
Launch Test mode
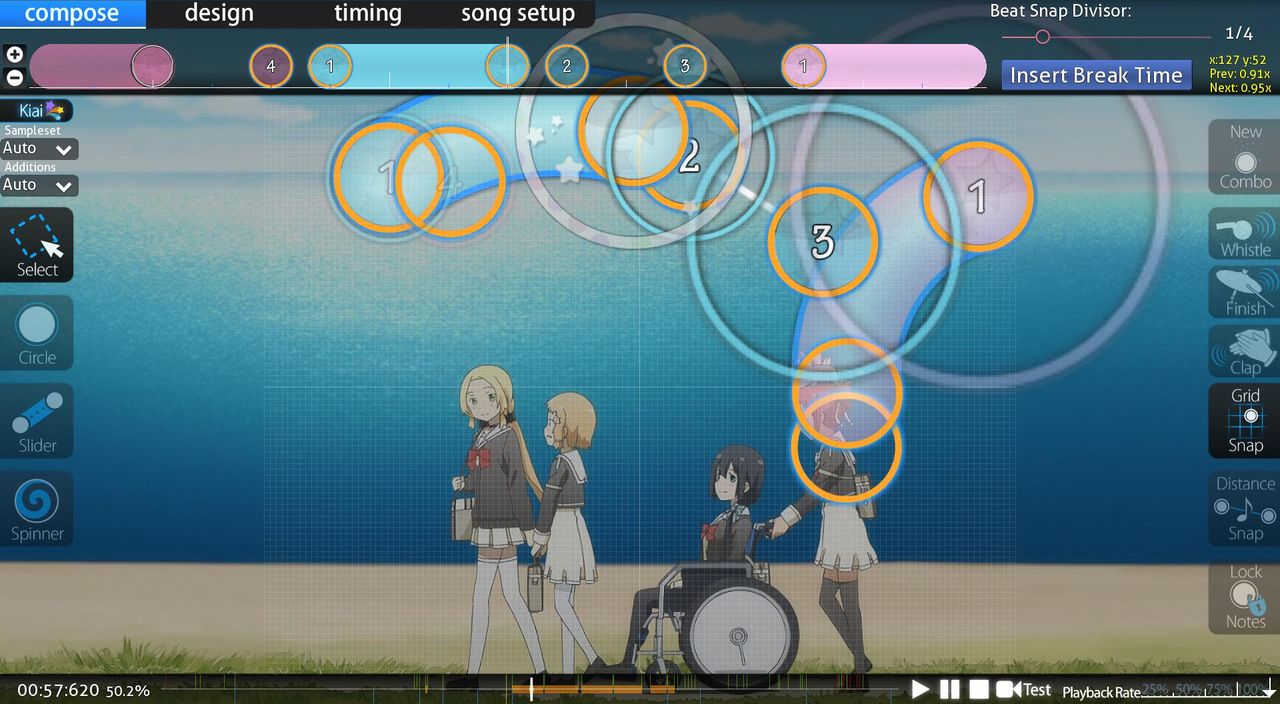(x=1024, y=689)
